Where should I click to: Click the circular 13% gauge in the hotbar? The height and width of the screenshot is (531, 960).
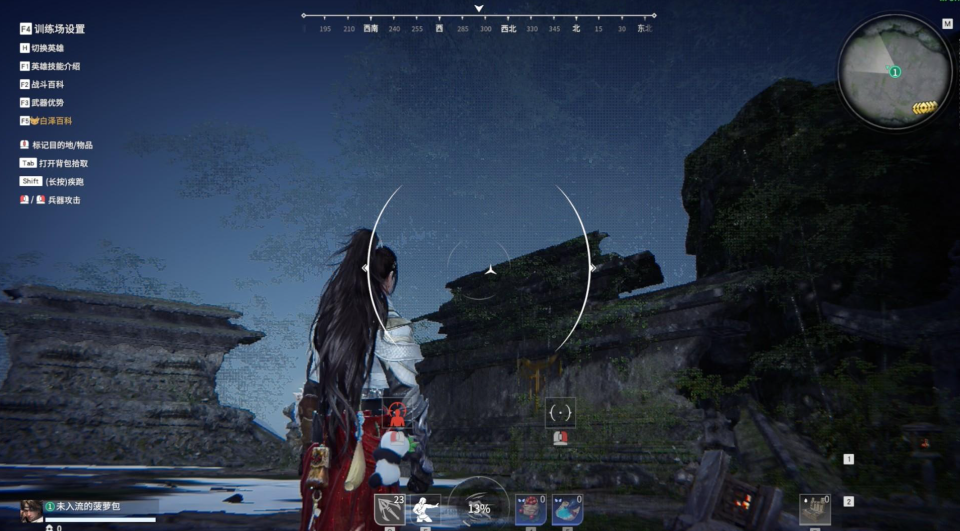point(479,506)
